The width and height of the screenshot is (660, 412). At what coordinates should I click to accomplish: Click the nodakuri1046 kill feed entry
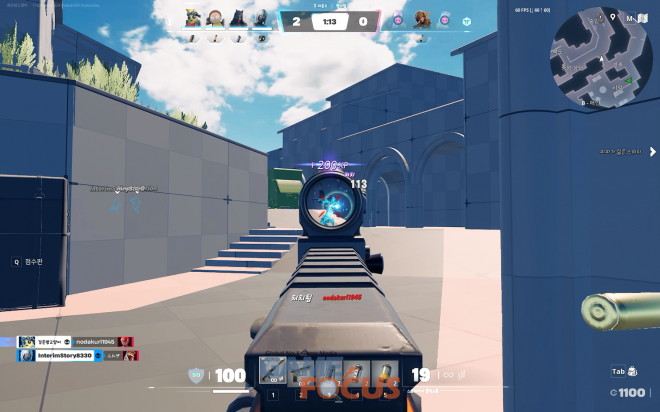coord(76,342)
